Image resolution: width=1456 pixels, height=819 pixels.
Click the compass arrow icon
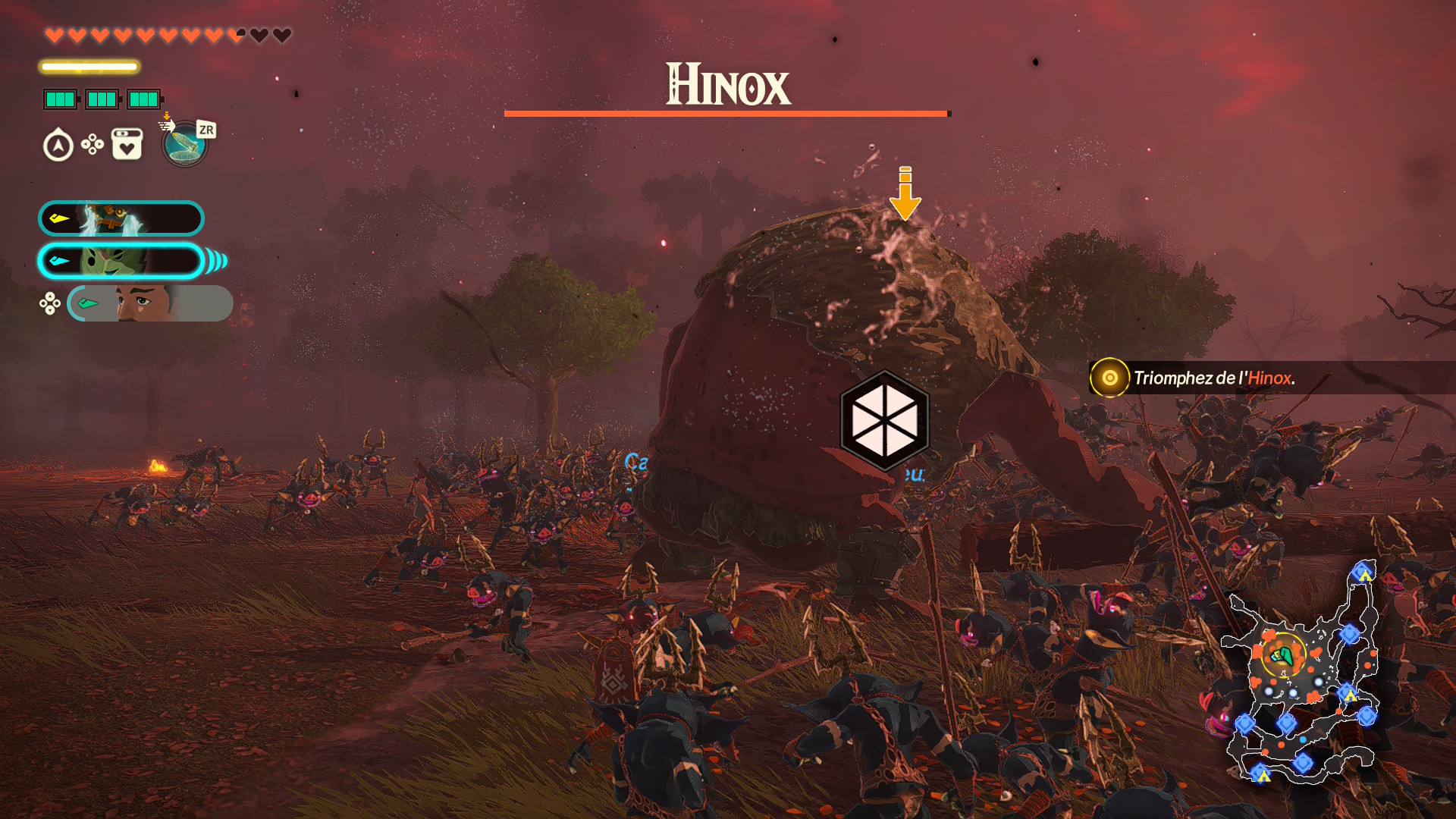tap(58, 145)
